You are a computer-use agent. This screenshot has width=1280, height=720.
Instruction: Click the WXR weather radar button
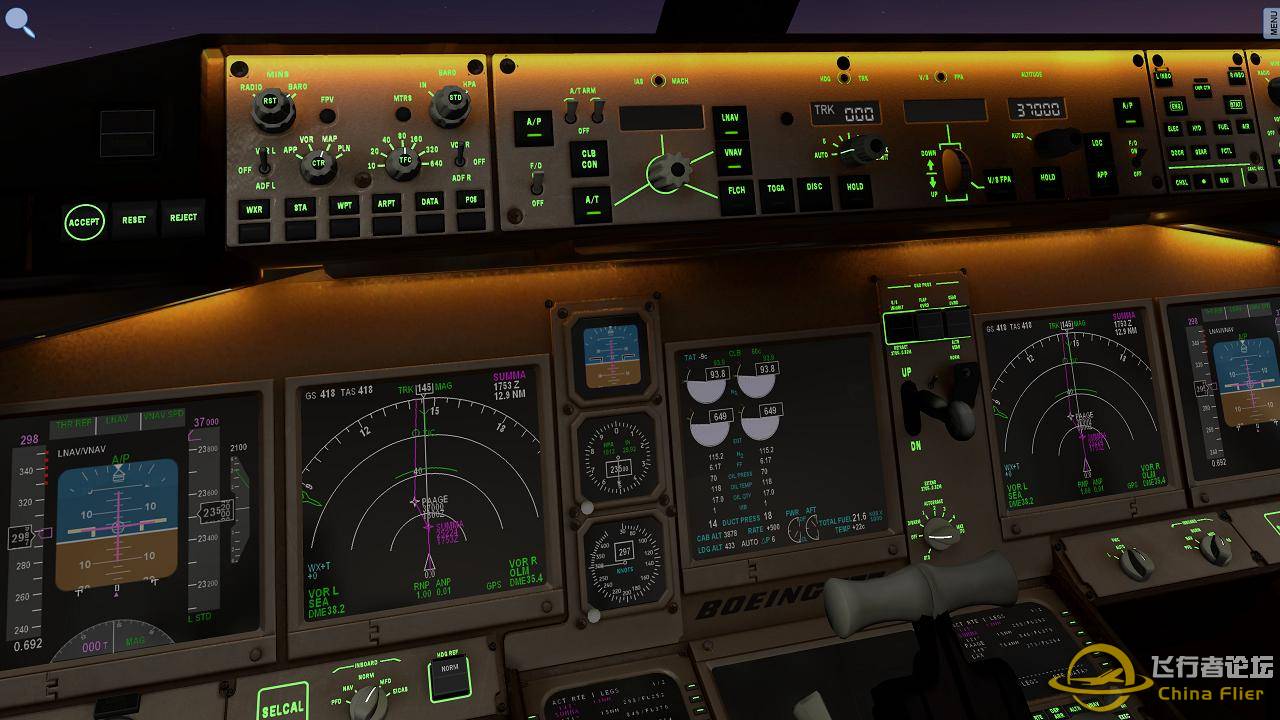coord(252,208)
